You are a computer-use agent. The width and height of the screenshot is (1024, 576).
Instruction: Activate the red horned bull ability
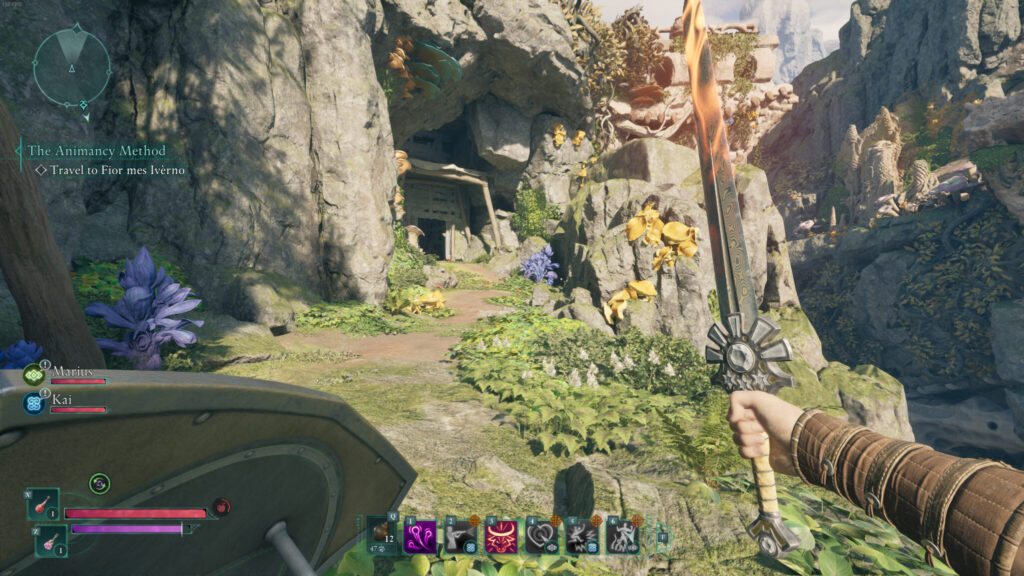pos(501,536)
